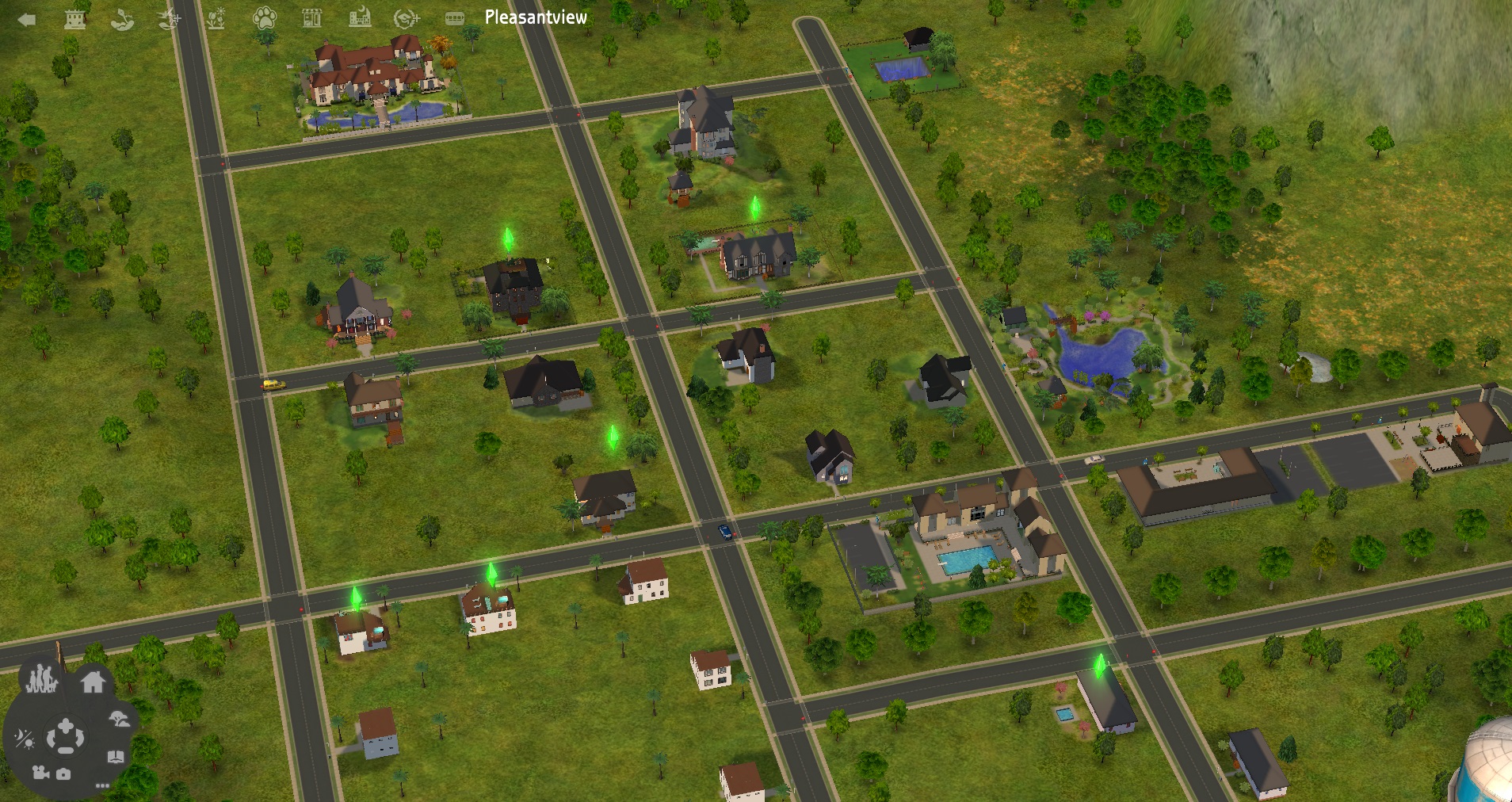Open the shopping district storefront icon
This screenshot has height=802, width=1512.
[x=313, y=18]
